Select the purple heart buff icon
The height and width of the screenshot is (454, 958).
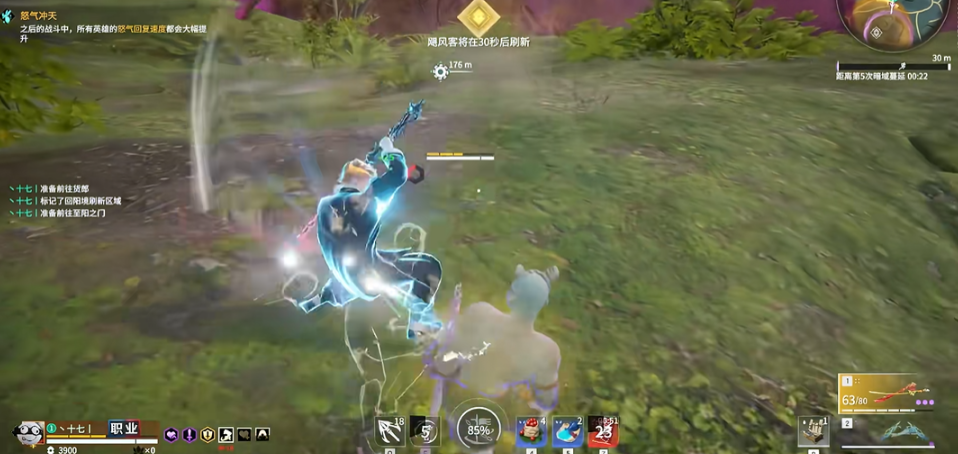tap(171, 435)
